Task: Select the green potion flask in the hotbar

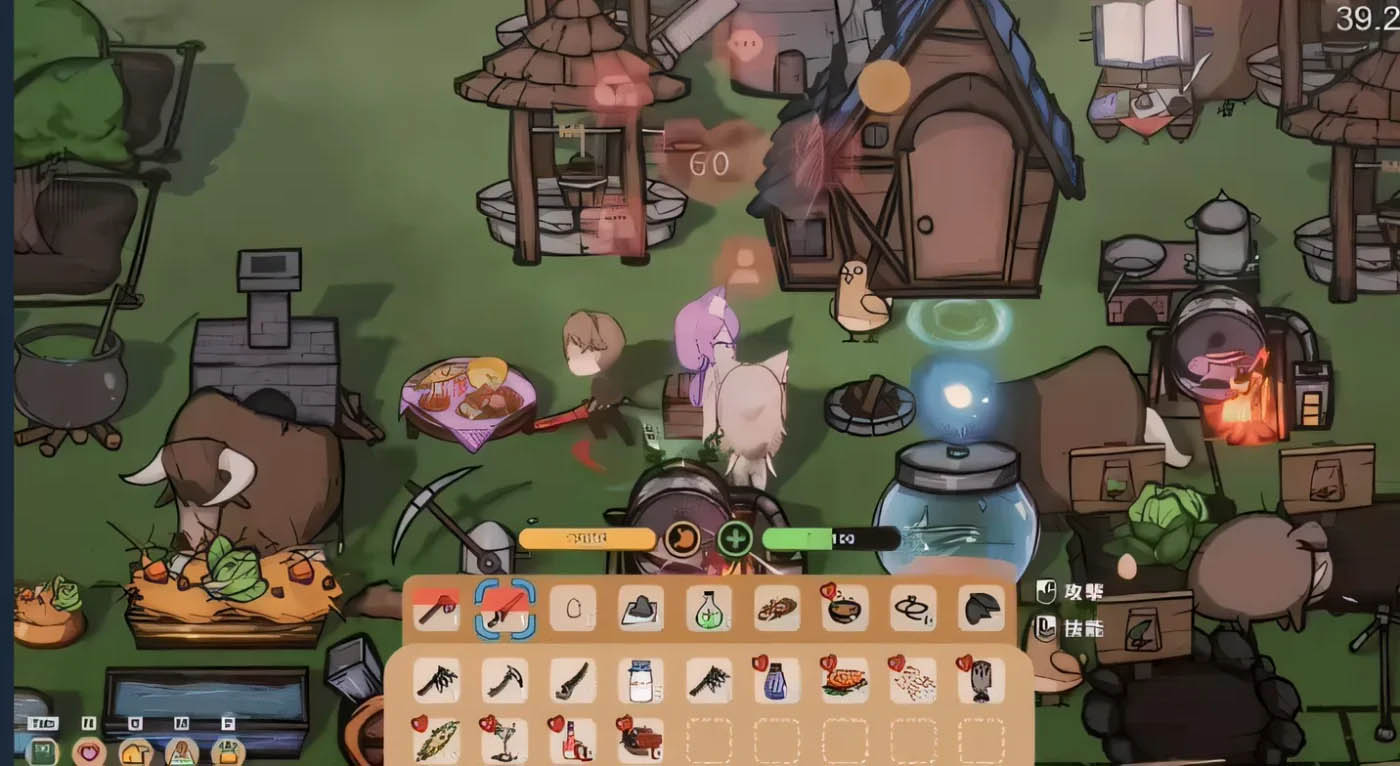Action: 708,607
